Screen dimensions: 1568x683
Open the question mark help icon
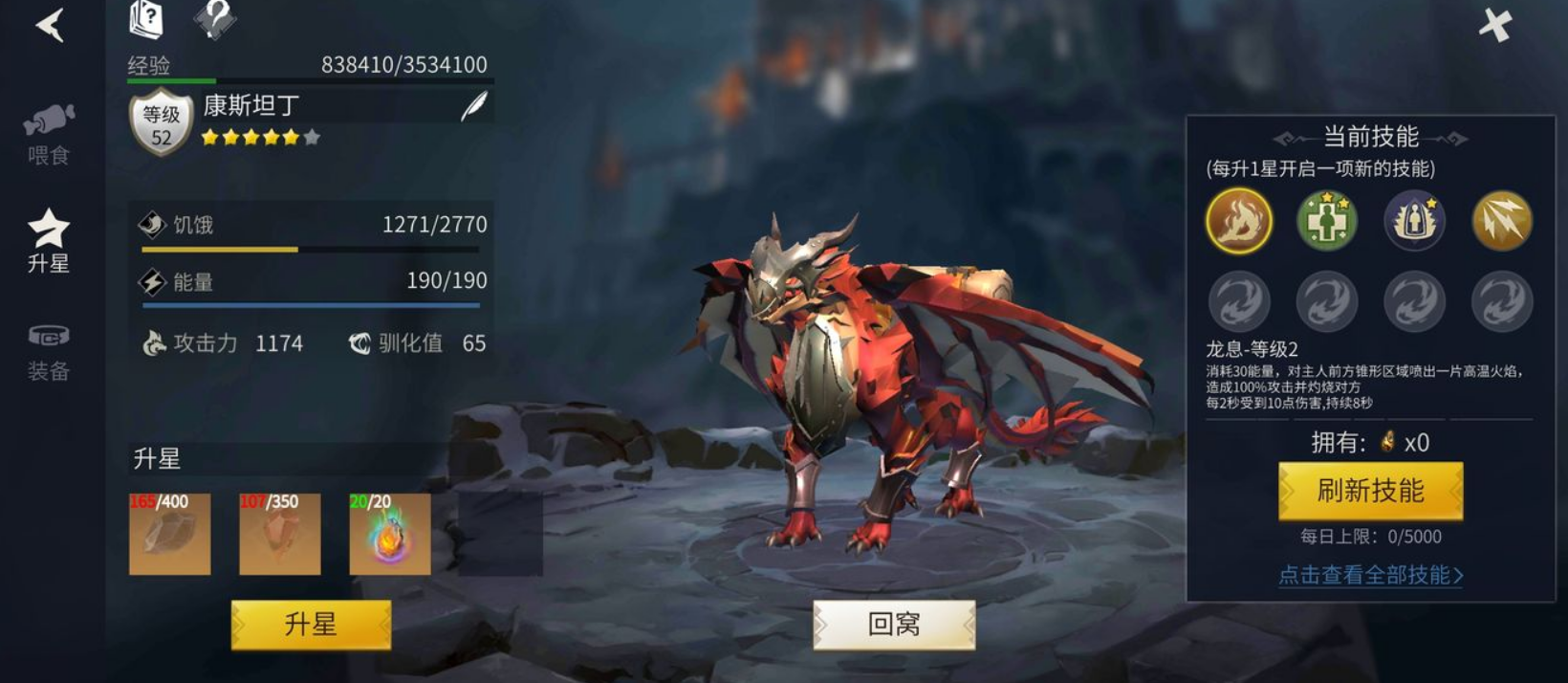tap(215, 18)
